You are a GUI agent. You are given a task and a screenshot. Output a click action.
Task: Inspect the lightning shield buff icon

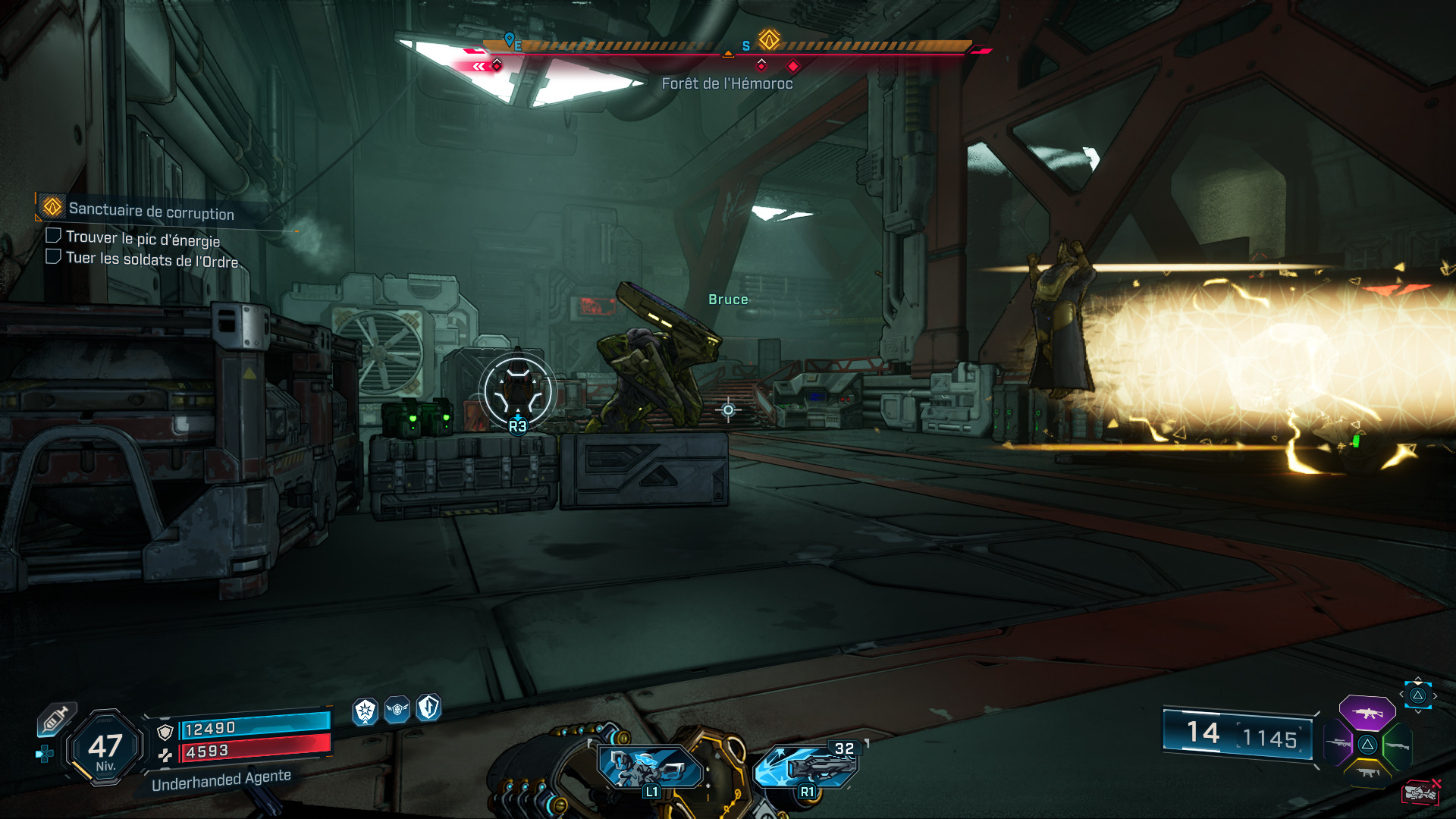coord(428,708)
